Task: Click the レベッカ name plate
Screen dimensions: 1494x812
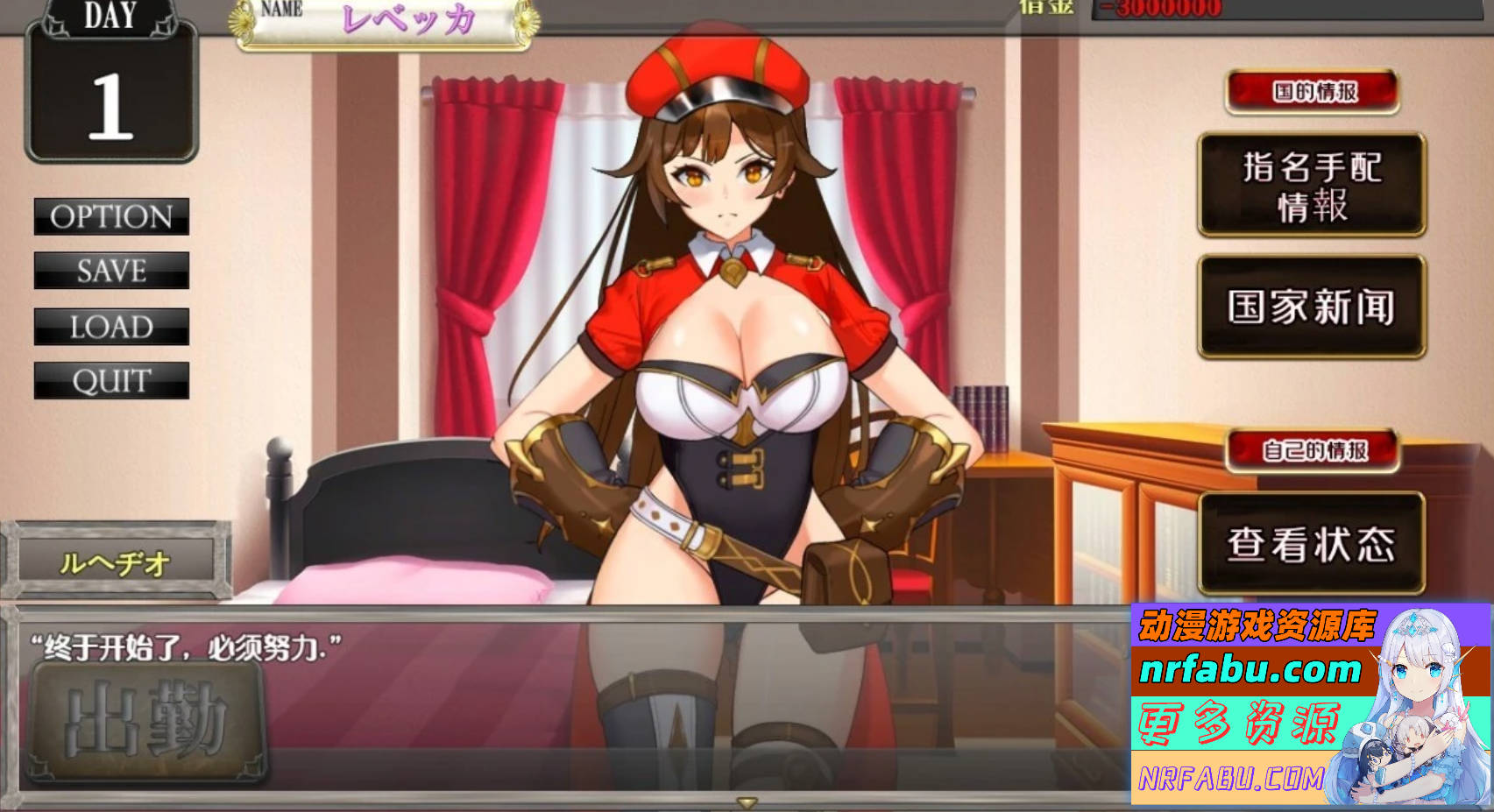Action: 408,21
